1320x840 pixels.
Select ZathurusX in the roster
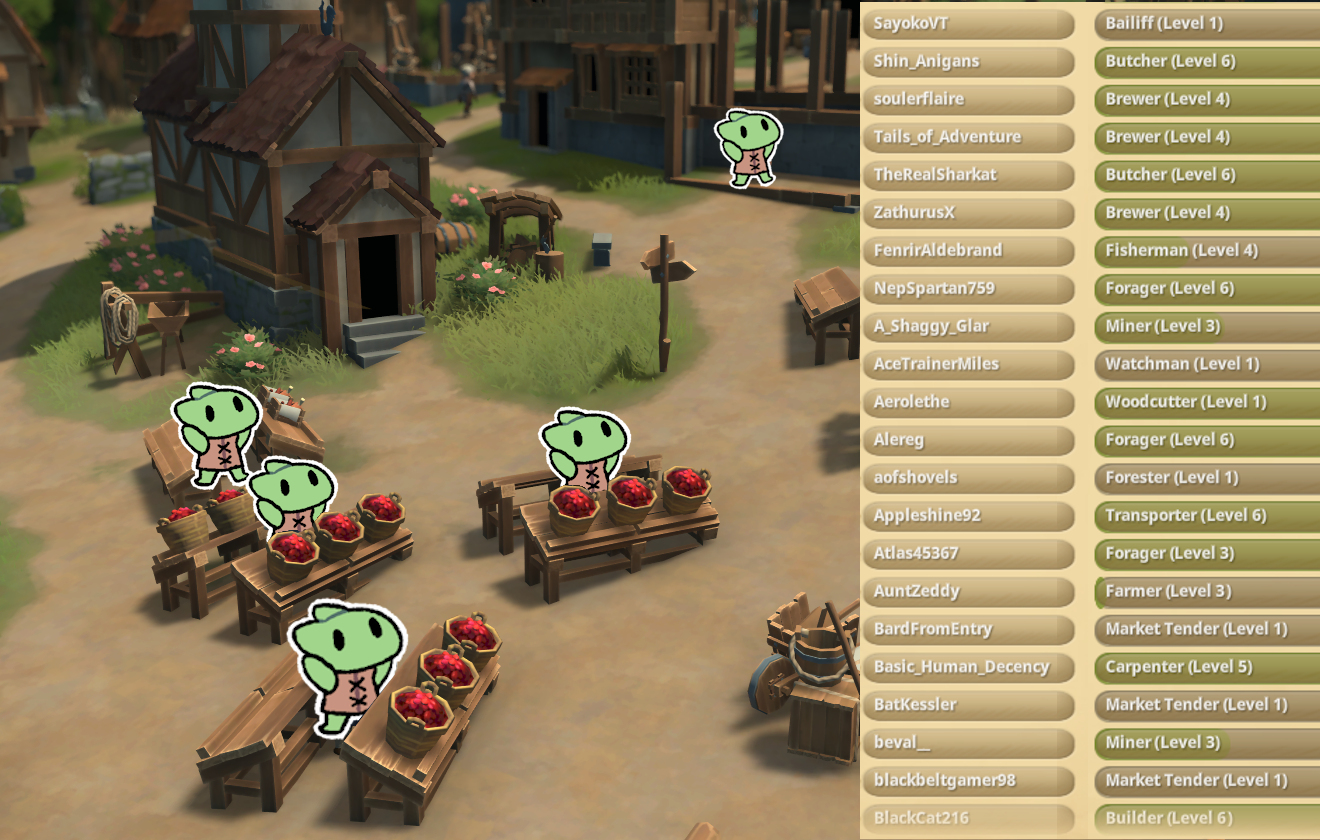tap(967, 212)
